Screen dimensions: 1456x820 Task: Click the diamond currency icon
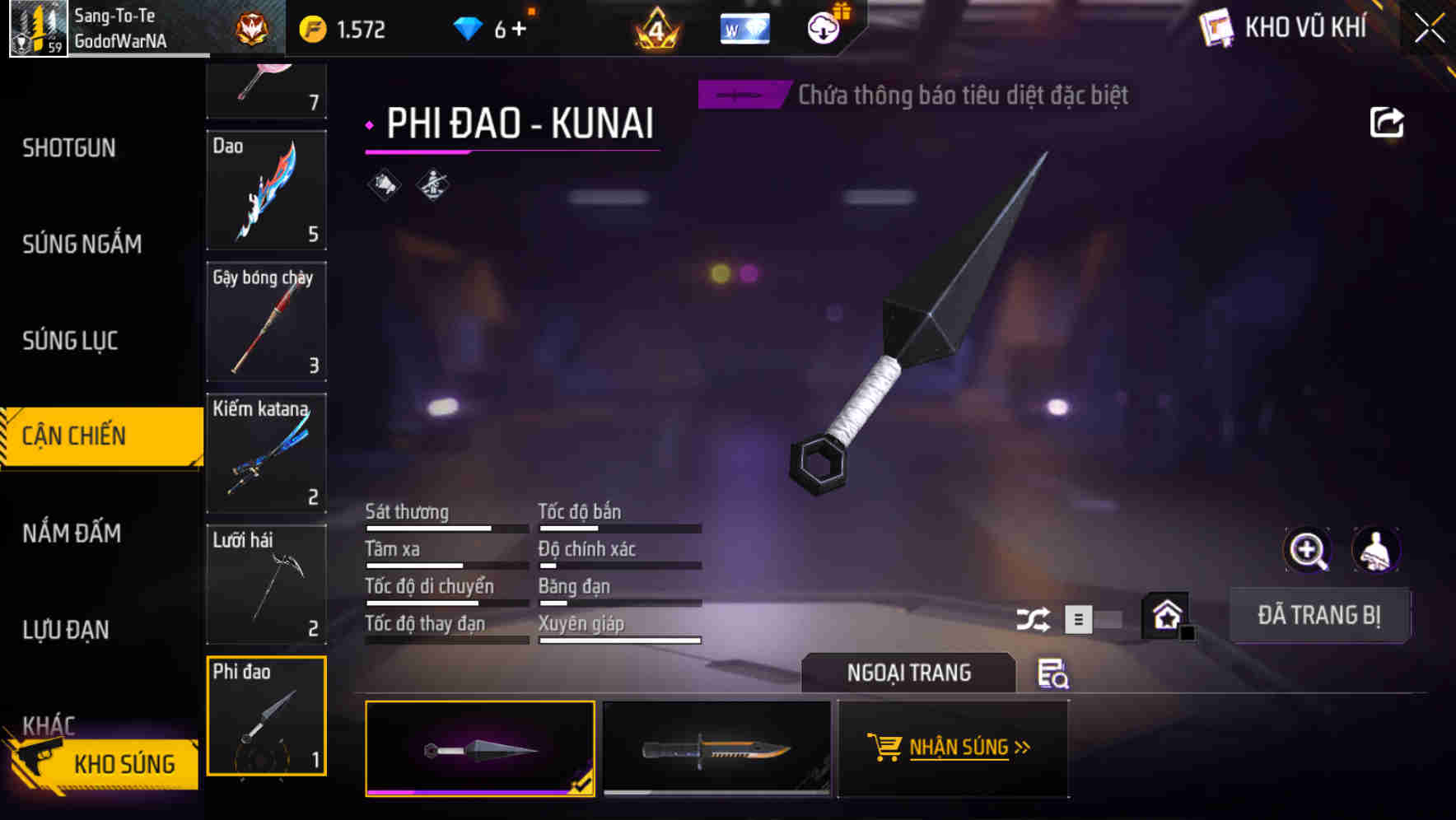tap(469, 27)
